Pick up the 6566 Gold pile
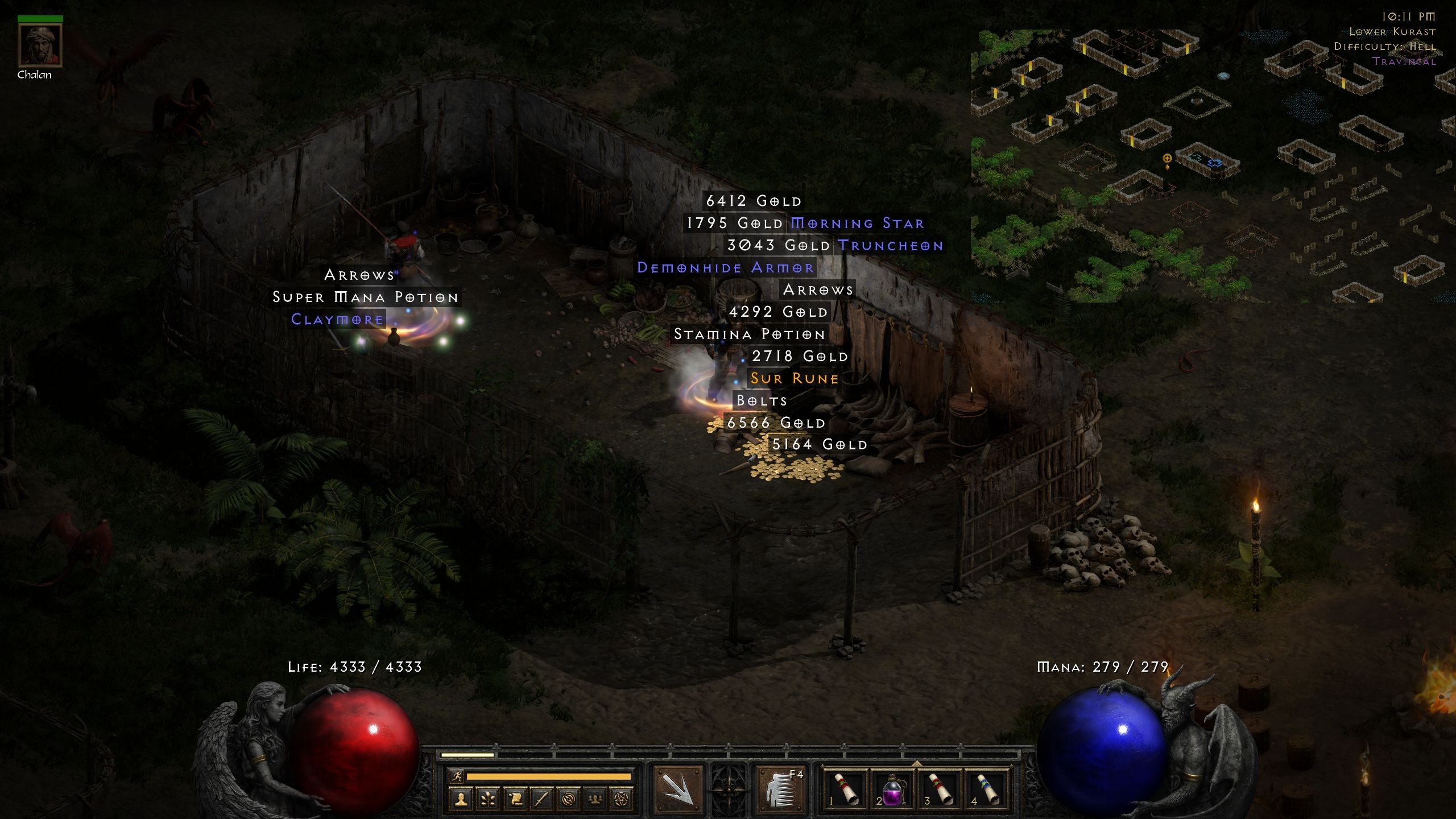This screenshot has height=819, width=1456. coord(776,423)
